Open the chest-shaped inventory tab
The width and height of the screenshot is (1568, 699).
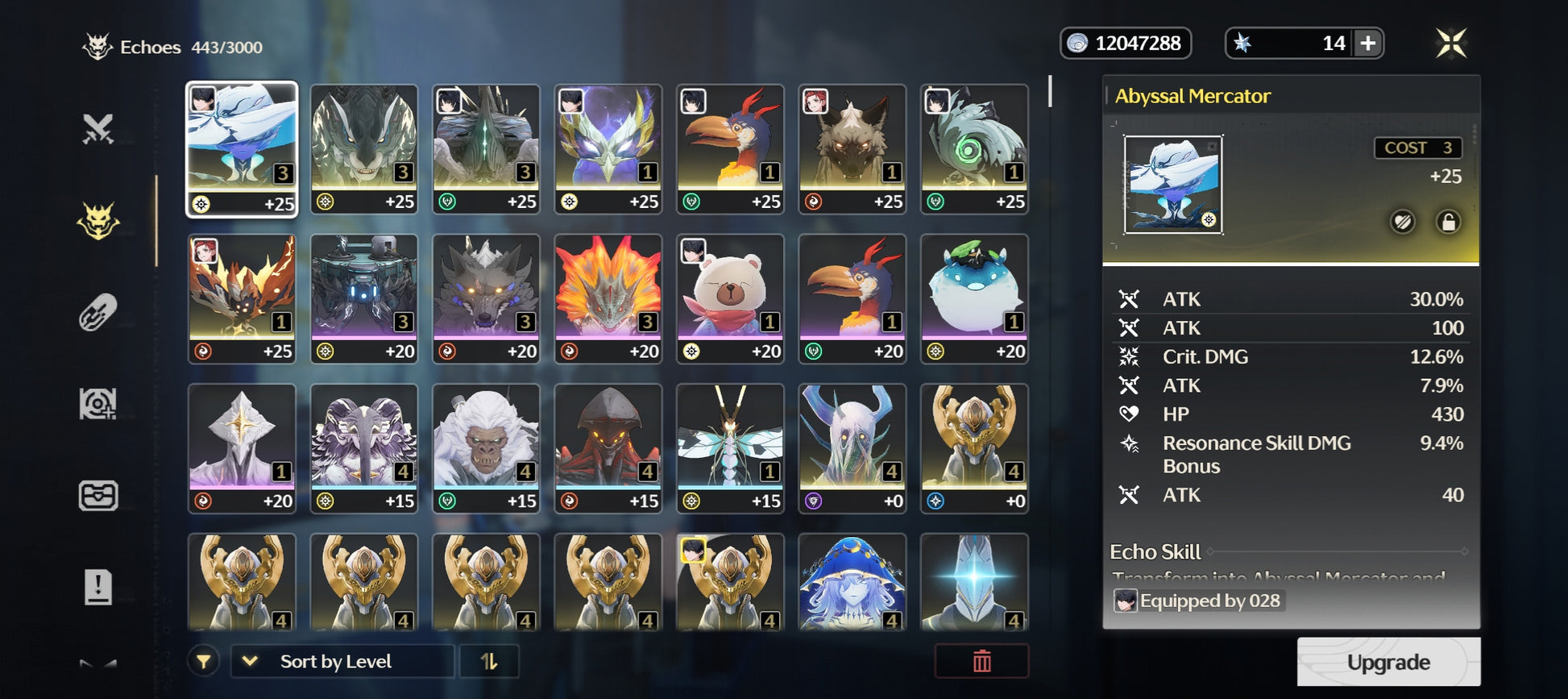pos(98,495)
